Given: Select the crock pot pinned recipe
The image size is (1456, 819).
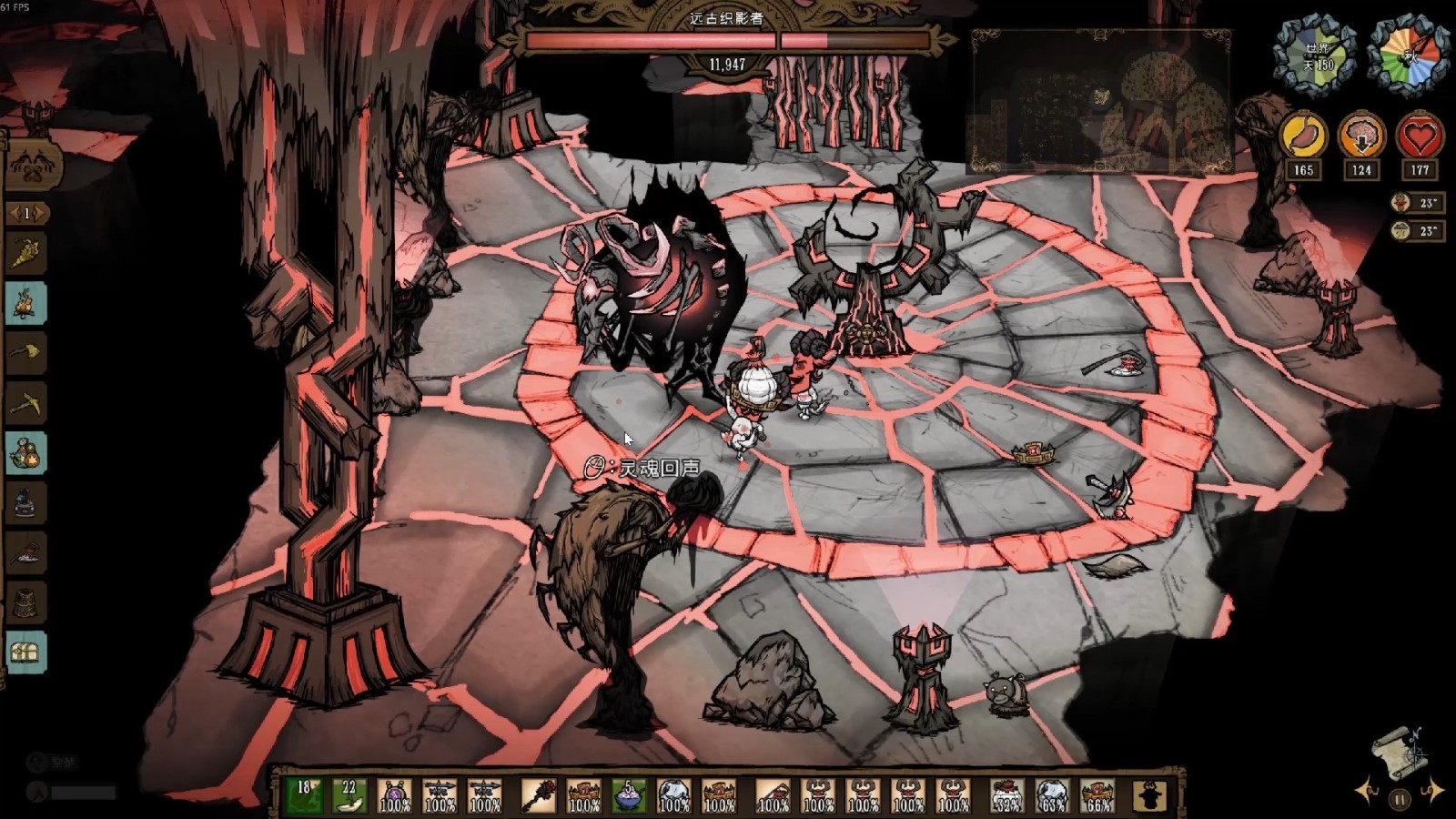Looking at the screenshot, I should click(26, 502).
